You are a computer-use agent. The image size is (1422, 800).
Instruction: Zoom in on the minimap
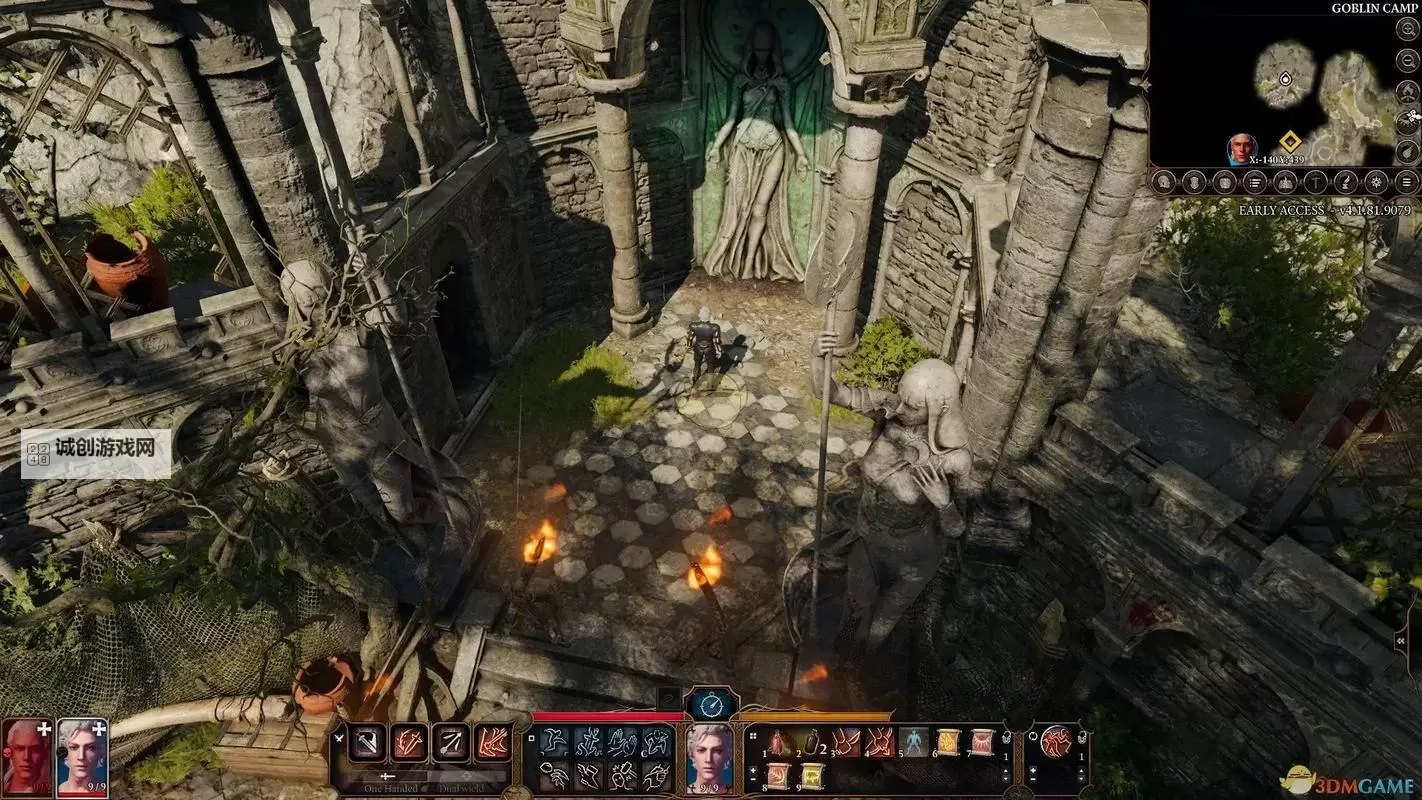pyautogui.click(x=1408, y=29)
